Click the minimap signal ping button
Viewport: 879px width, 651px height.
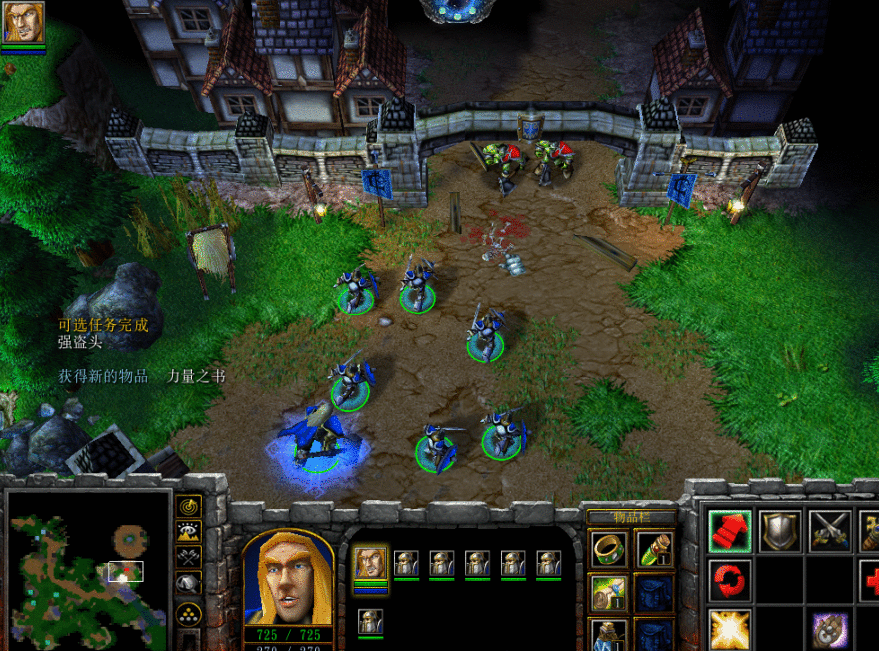point(188,506)
